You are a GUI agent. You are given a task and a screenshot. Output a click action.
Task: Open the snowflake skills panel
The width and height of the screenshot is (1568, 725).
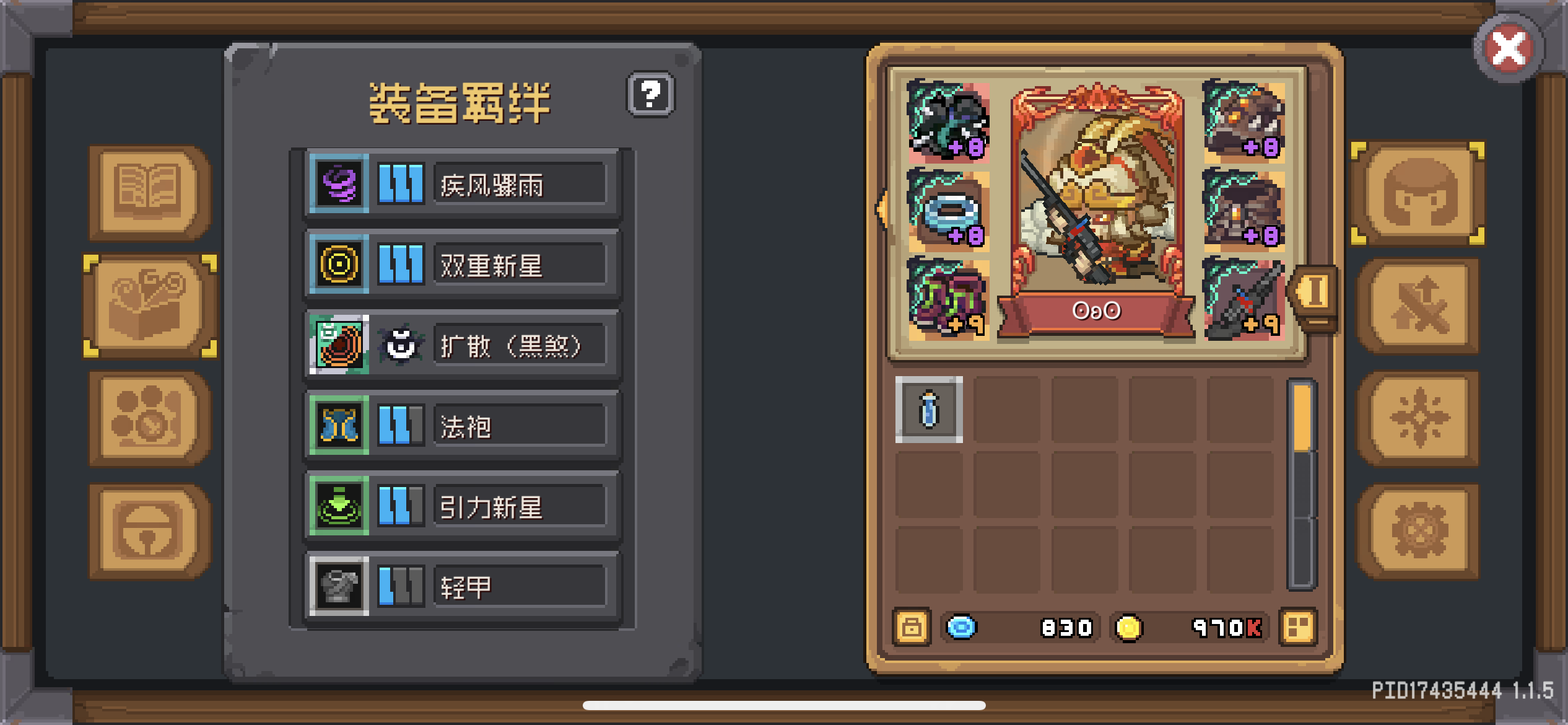(1418, 418)
